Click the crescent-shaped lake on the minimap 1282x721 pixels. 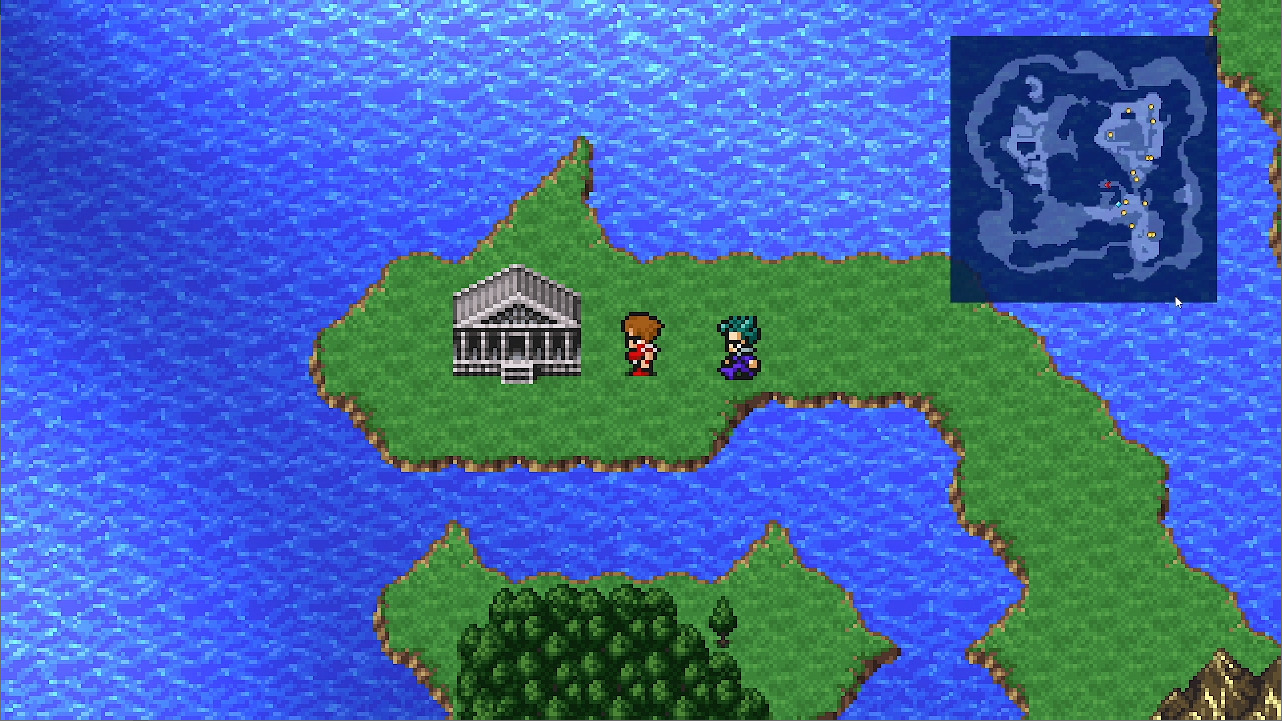pyautogui.click(x=1033, y=86)
